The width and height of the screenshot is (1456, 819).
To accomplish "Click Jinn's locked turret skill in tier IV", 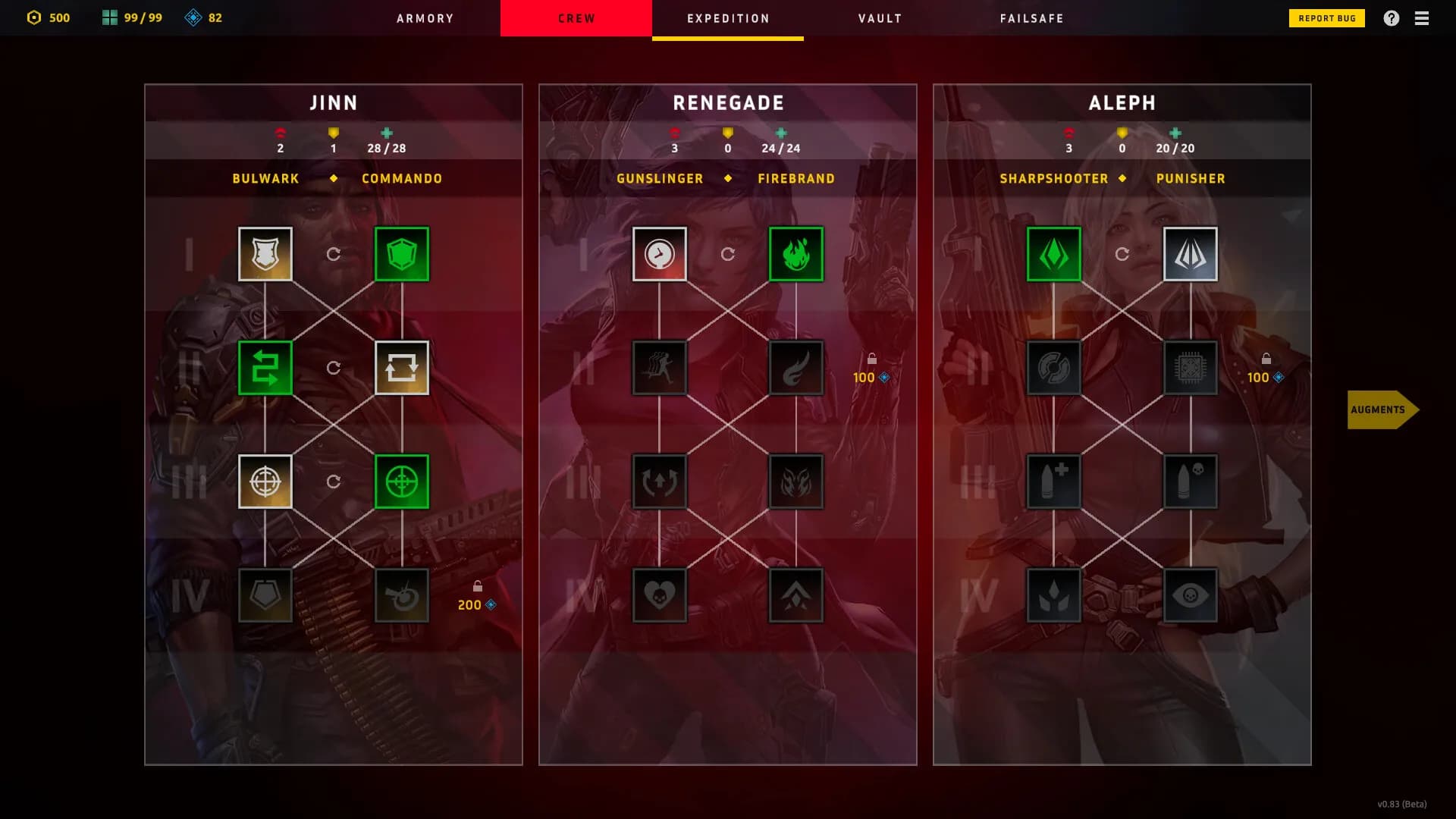I will click(x=402, y=595).
